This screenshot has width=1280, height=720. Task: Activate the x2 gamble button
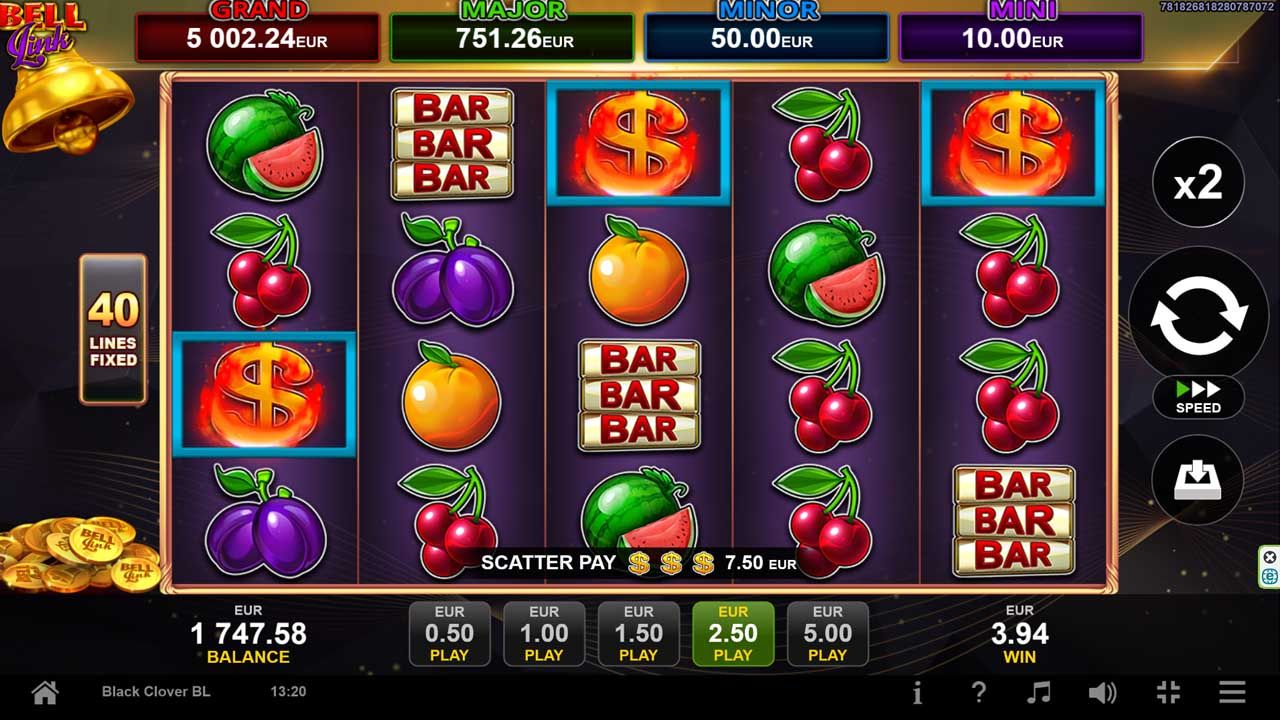[1198, 183]
